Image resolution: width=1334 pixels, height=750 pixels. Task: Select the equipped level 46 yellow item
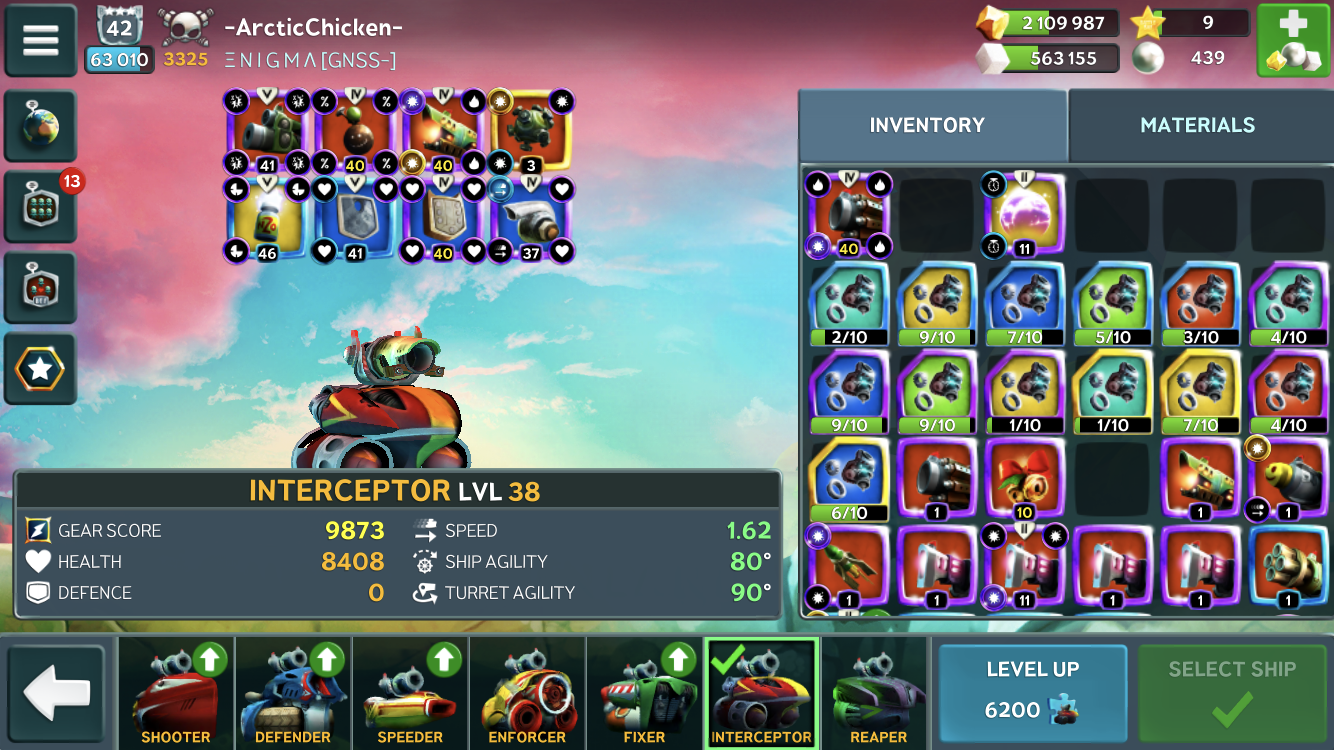[267, 220]
